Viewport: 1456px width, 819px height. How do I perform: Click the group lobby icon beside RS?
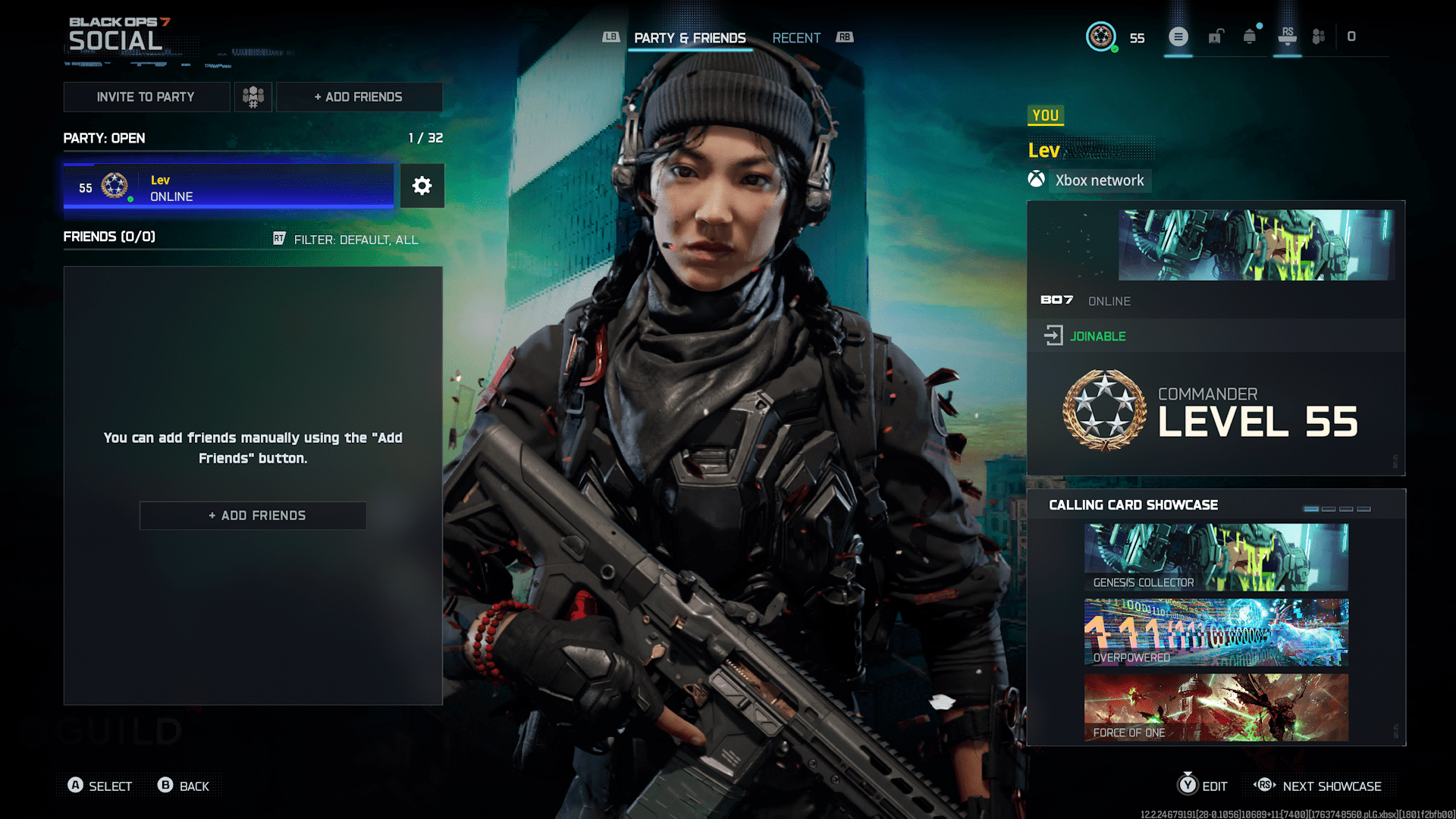[x=1319, y=37]
